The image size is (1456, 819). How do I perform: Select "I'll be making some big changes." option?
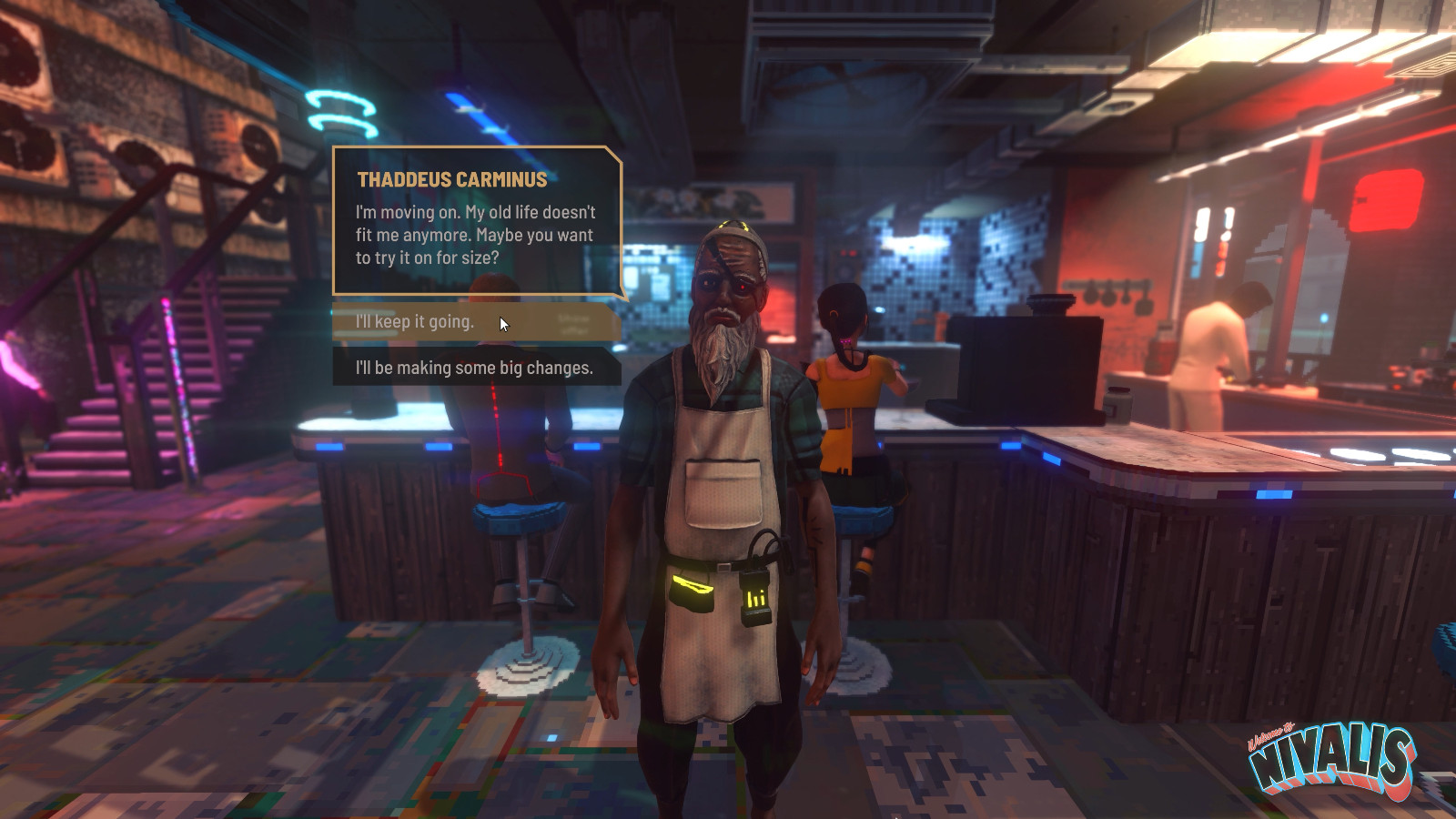(475, 368)
